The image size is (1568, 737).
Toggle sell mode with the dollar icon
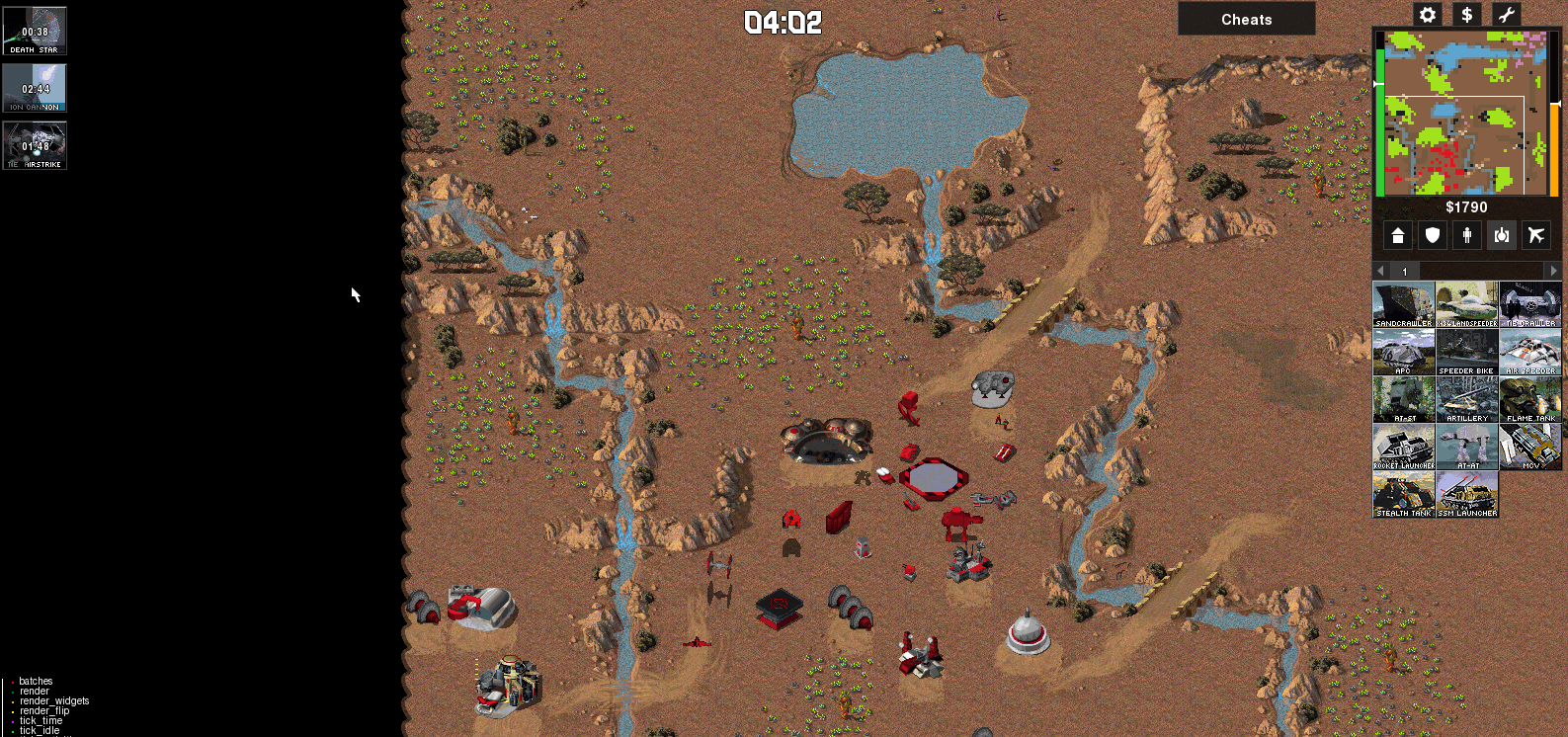1466,15
